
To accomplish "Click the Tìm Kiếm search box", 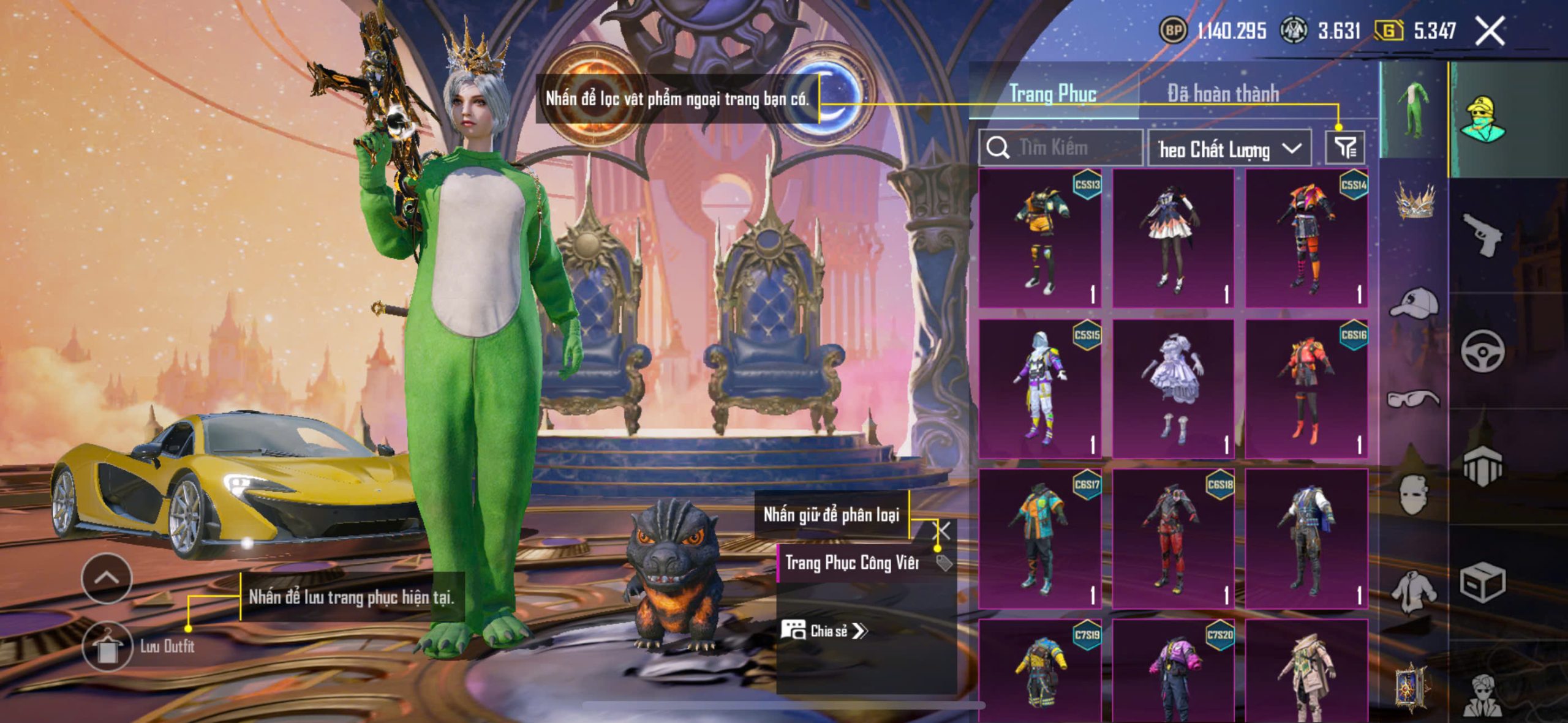I will point(1061,148).
